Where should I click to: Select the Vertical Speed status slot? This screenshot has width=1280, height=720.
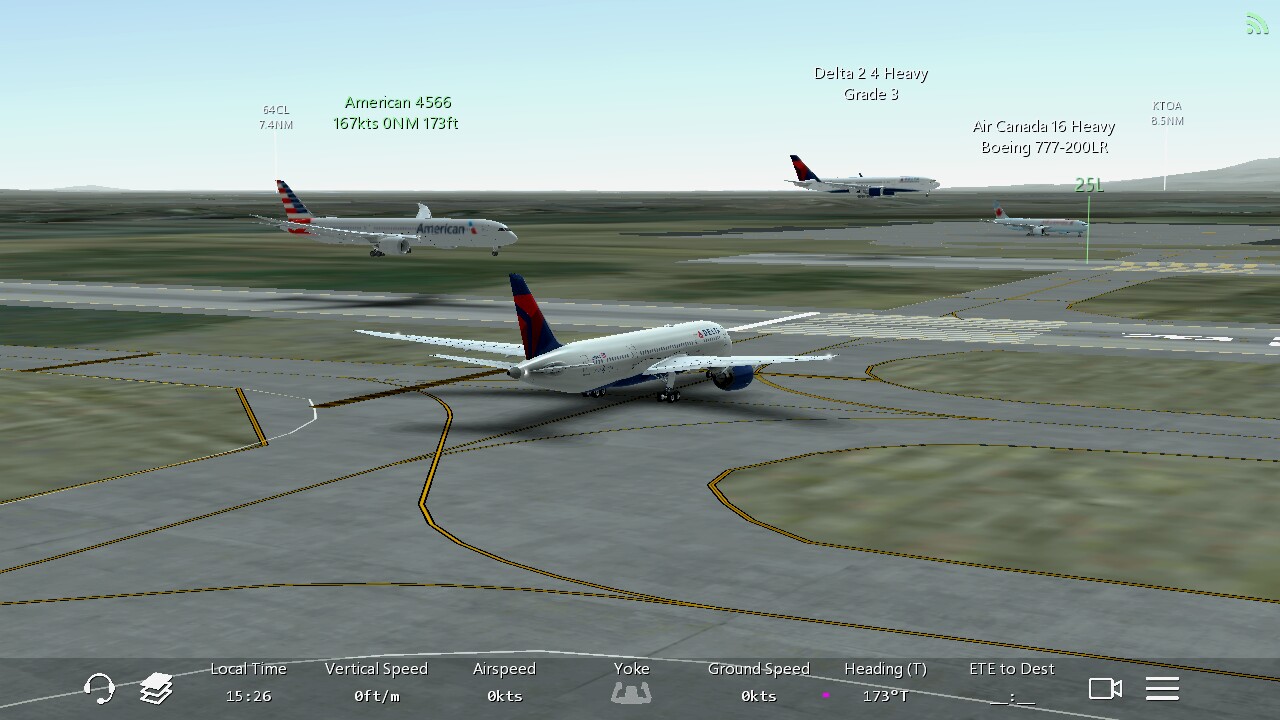point(376,683)
